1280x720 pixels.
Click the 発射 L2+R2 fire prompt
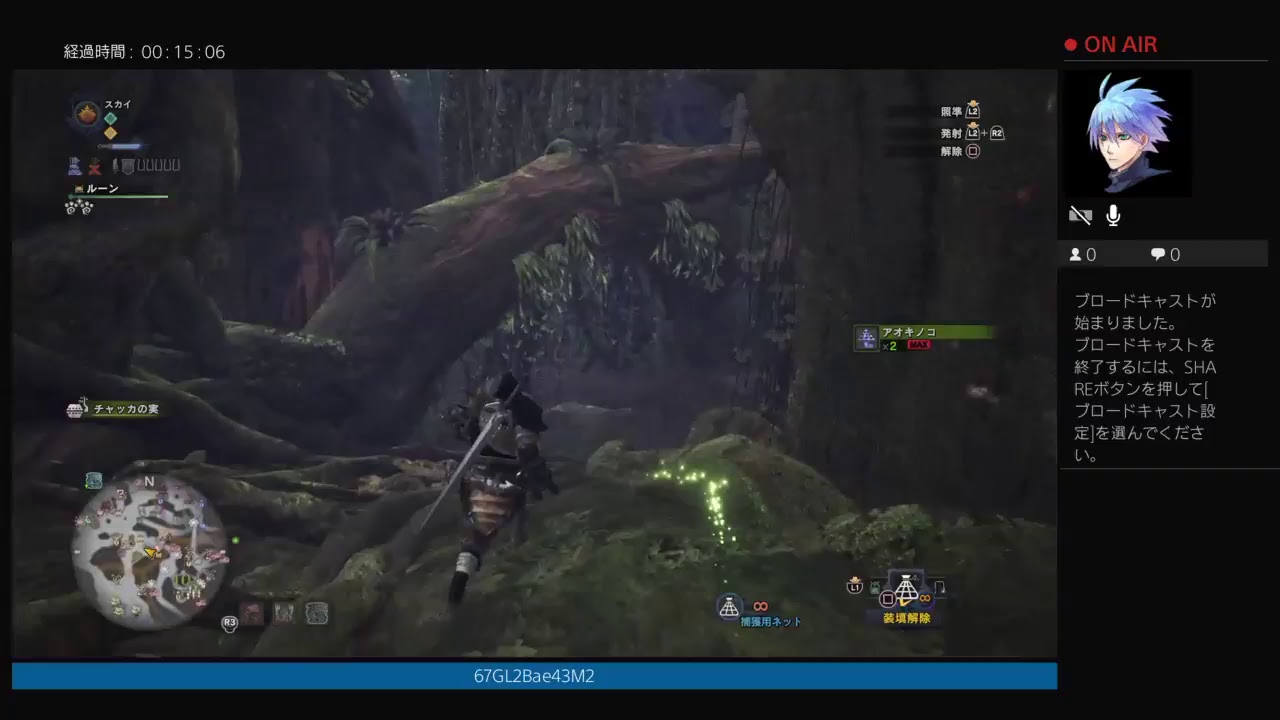click(x=970, y=131)
